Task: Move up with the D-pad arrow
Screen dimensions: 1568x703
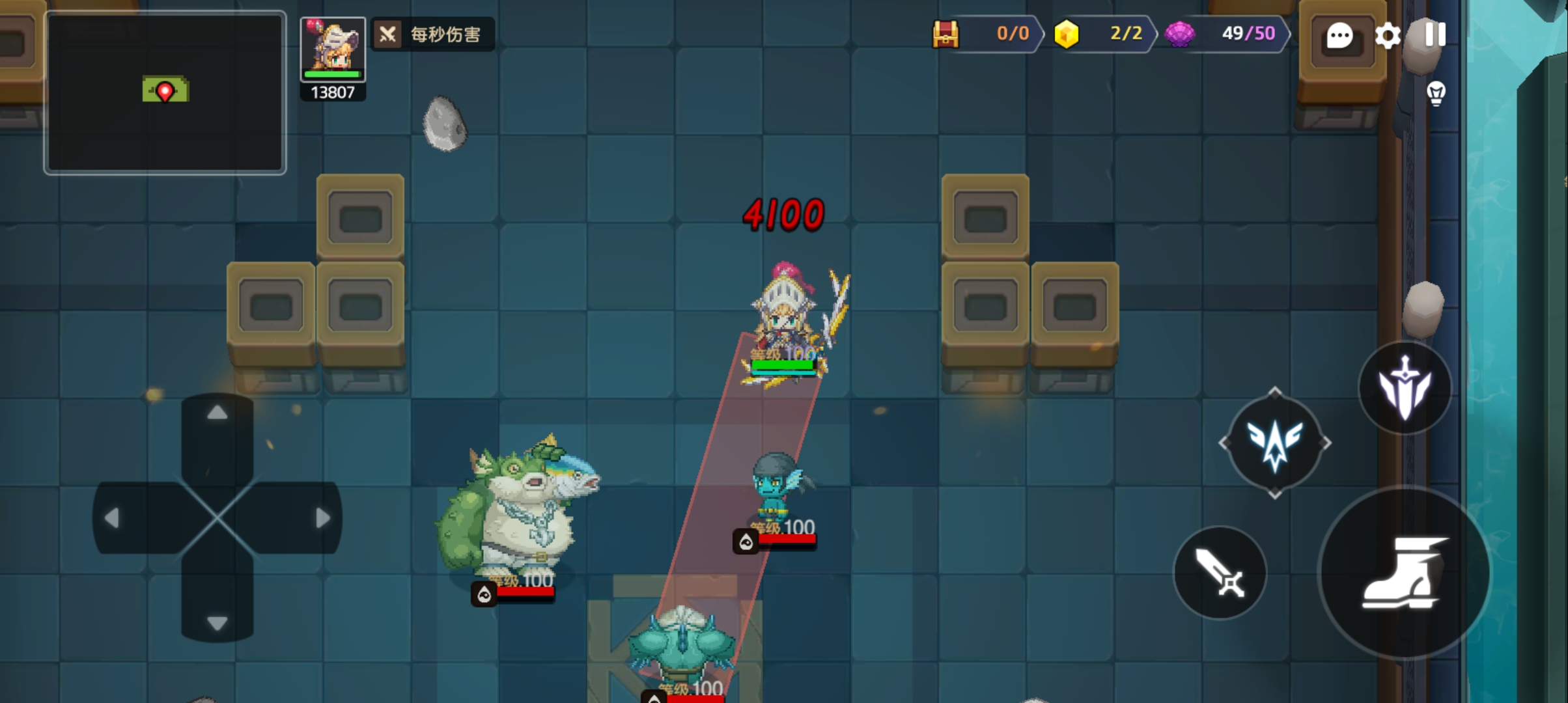Action: pyautogui.click(x=217, y=414)
